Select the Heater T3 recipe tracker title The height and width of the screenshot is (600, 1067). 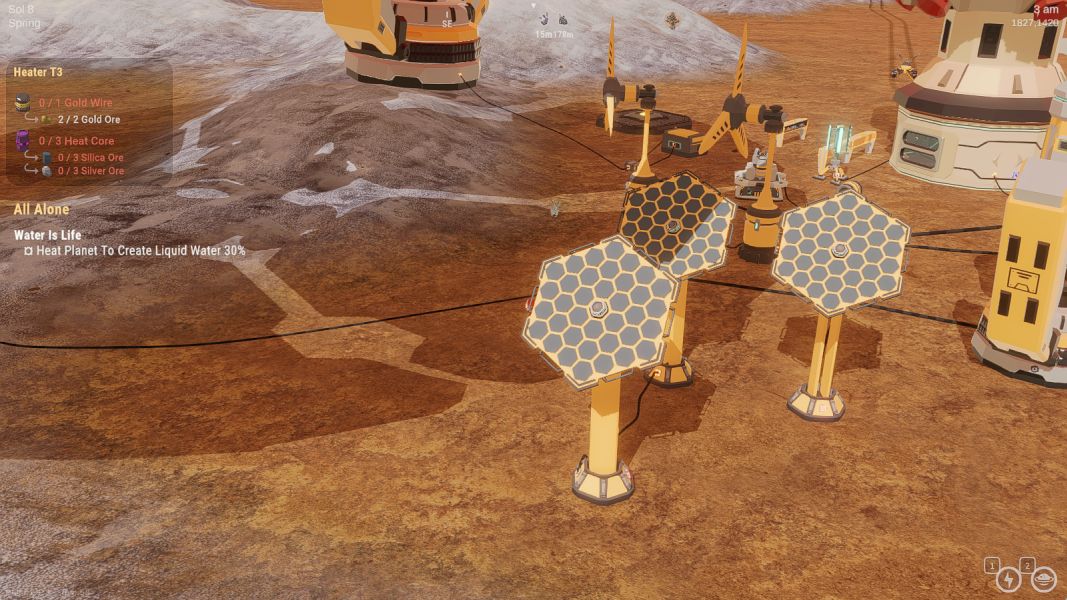(x=38, y=72)
